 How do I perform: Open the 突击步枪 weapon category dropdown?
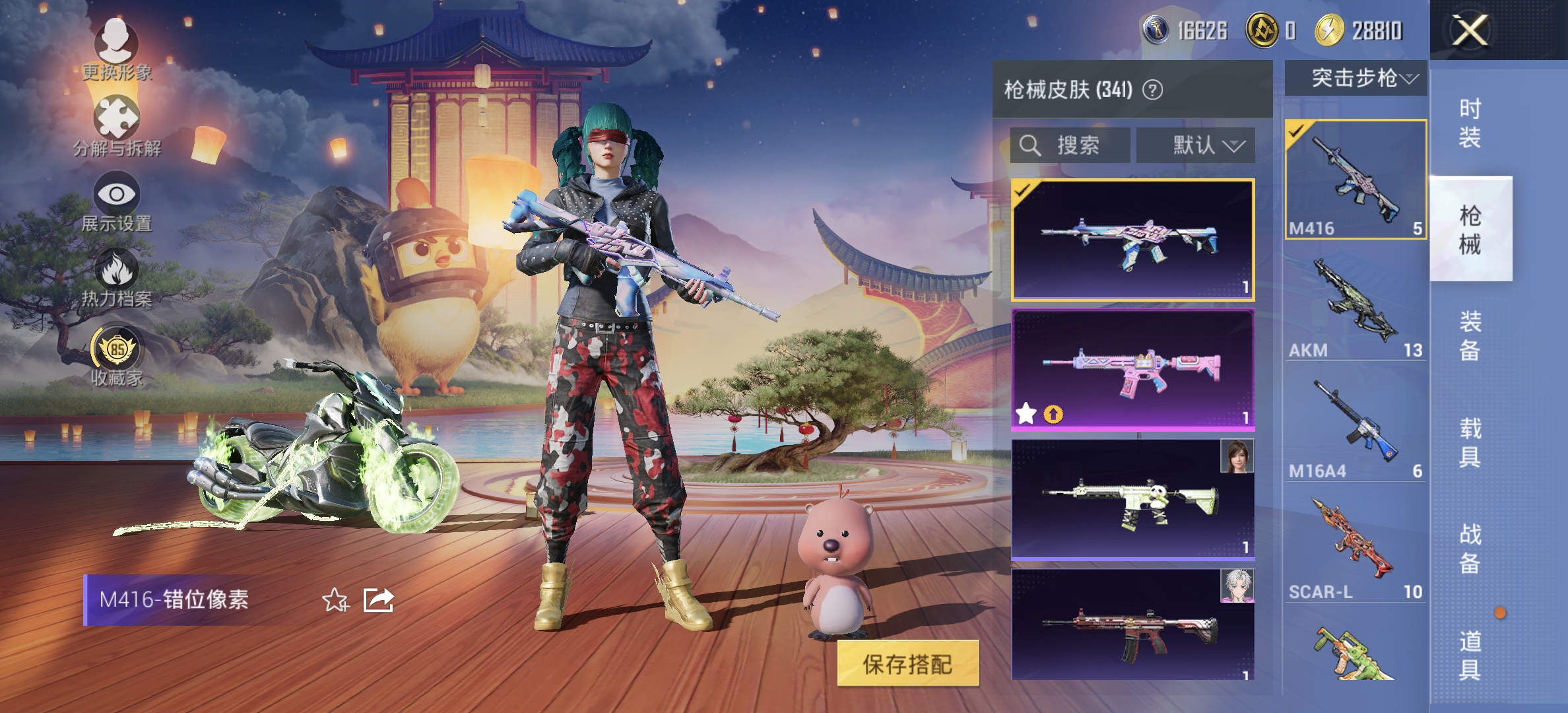(x=1356, y=79)
